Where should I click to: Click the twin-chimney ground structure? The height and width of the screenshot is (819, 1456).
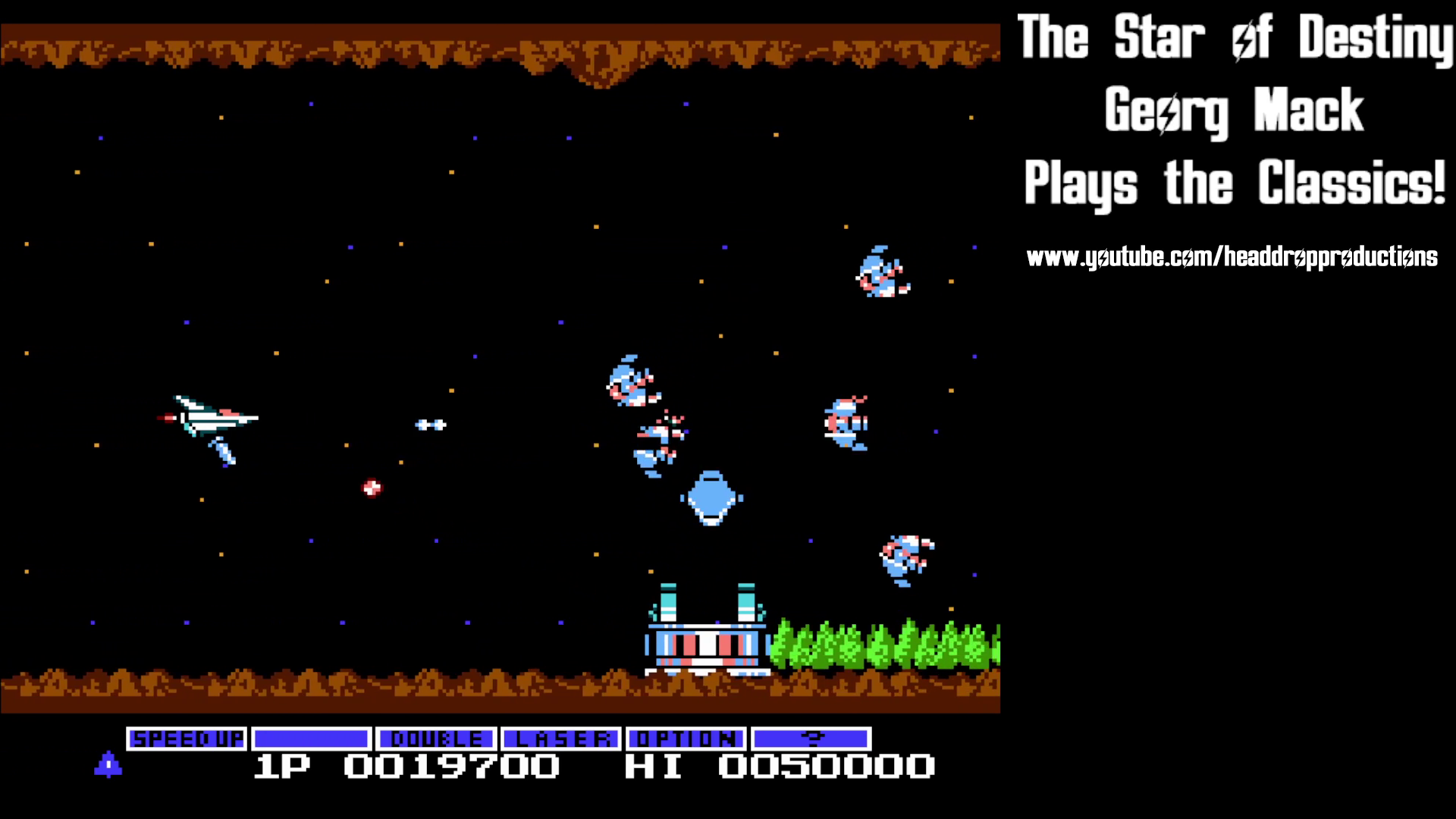tap(705, 637)
